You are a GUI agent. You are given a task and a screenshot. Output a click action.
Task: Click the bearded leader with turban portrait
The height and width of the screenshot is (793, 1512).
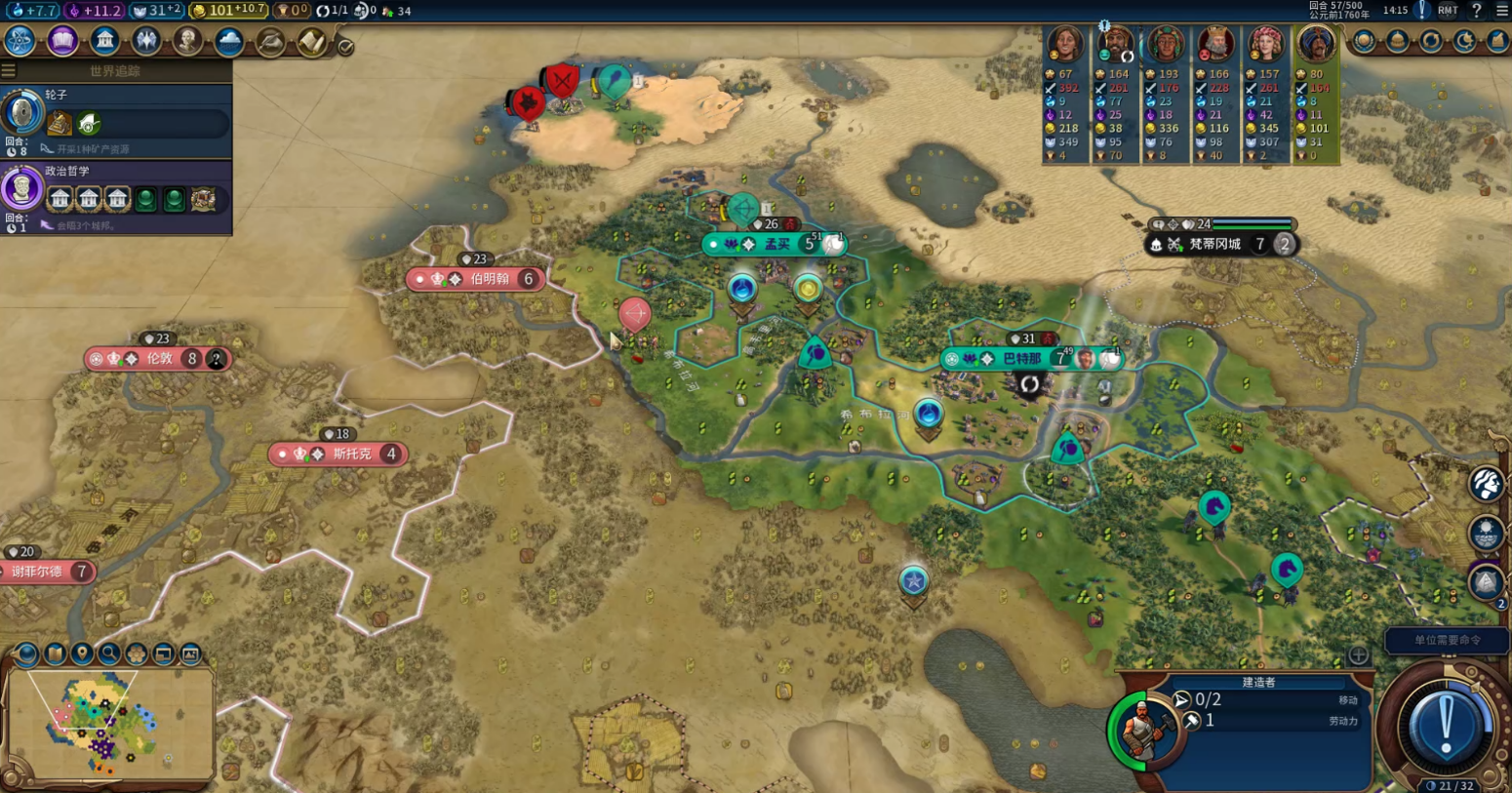click(1115, 45)
